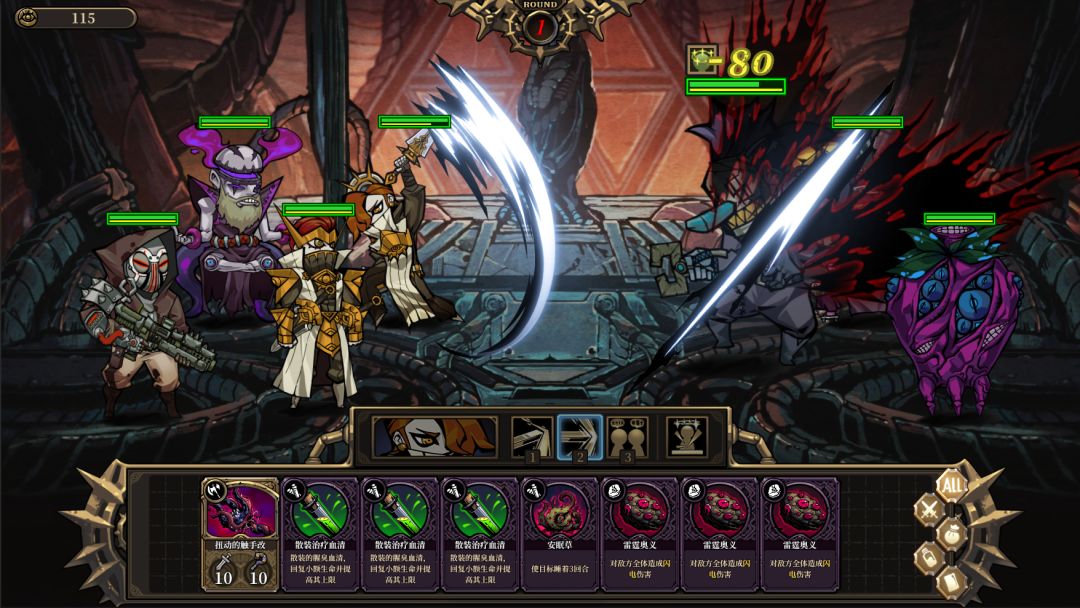This screenshot has width=1080, height=608.
Task: Filter inventory by crossed swords weapons
Action: 929,509
